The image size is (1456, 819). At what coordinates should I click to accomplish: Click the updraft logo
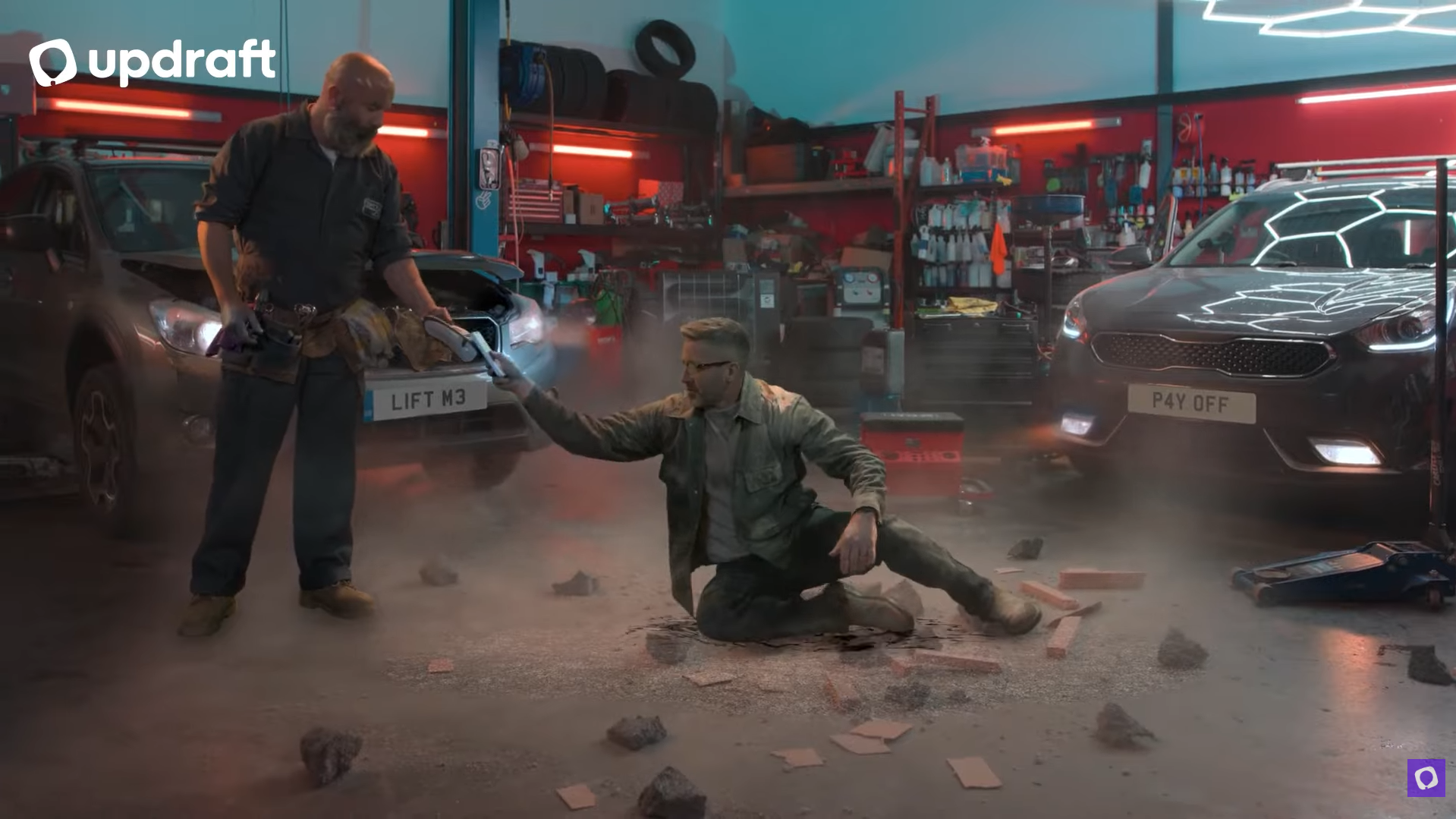coord(152,61)
